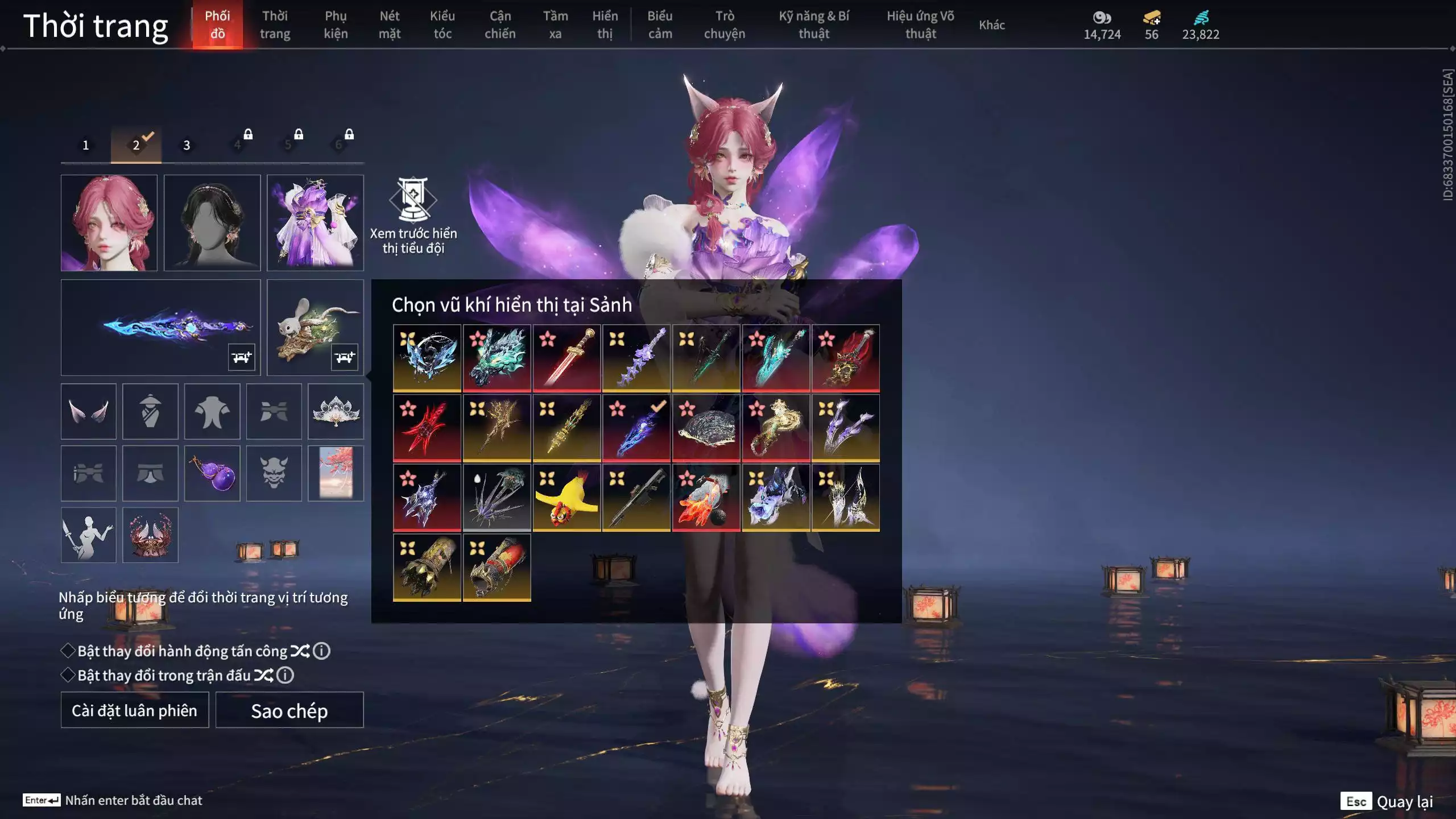Click the Sao chép button

pos(289,710)
